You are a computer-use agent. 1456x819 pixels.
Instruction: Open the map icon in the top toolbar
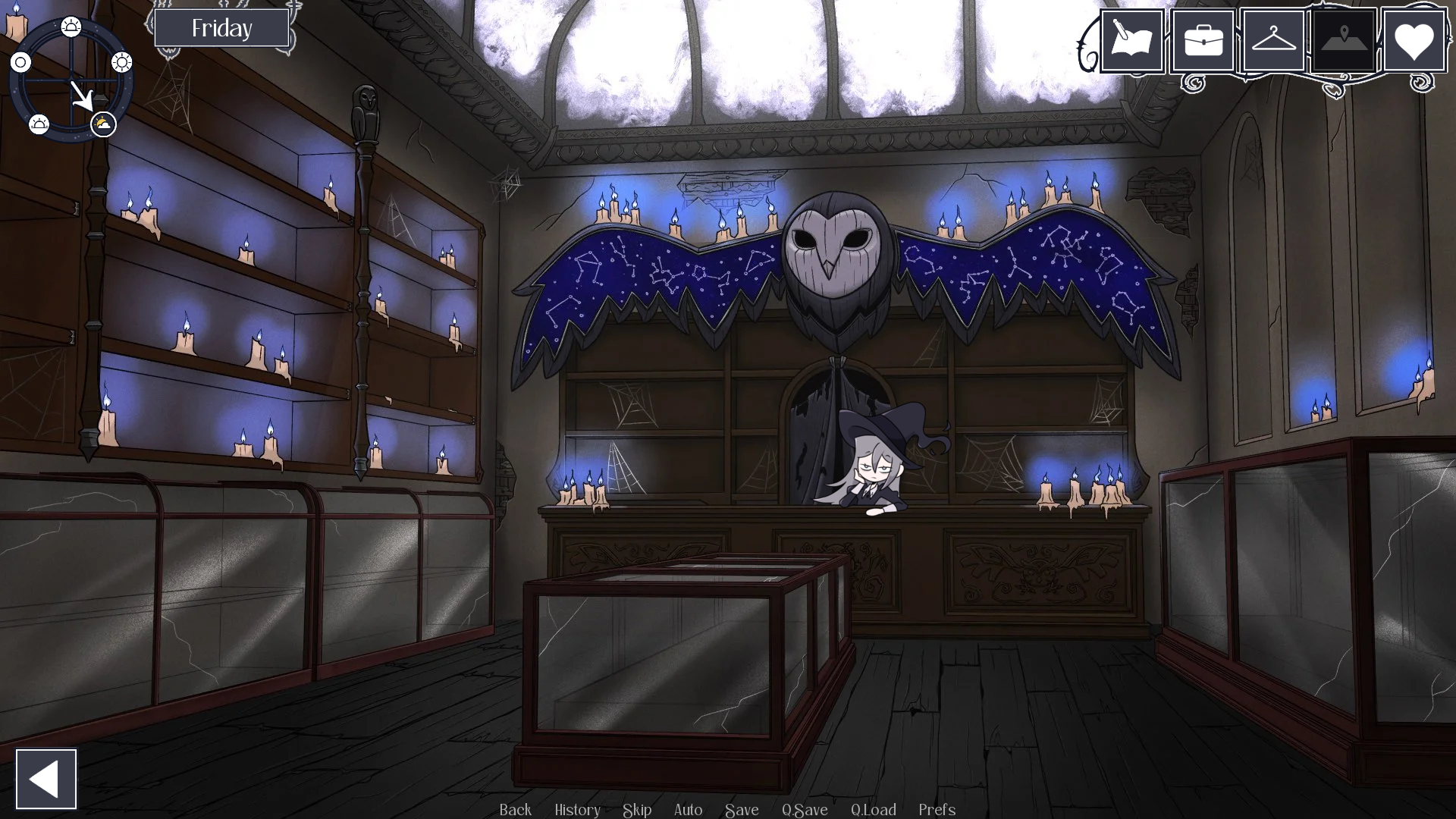(x=1344, y=40)
